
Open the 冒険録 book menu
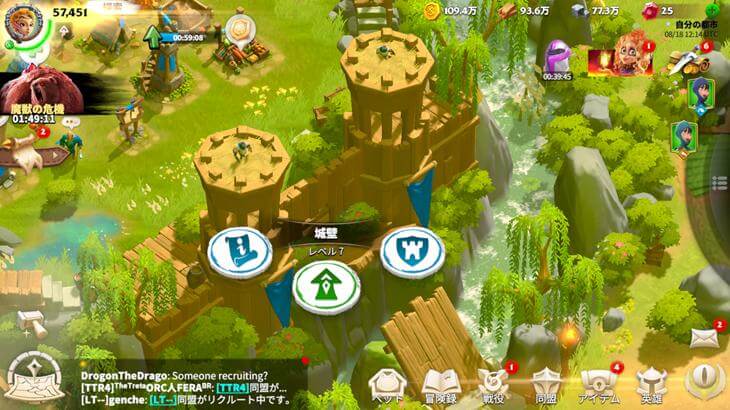click(440, 384)
